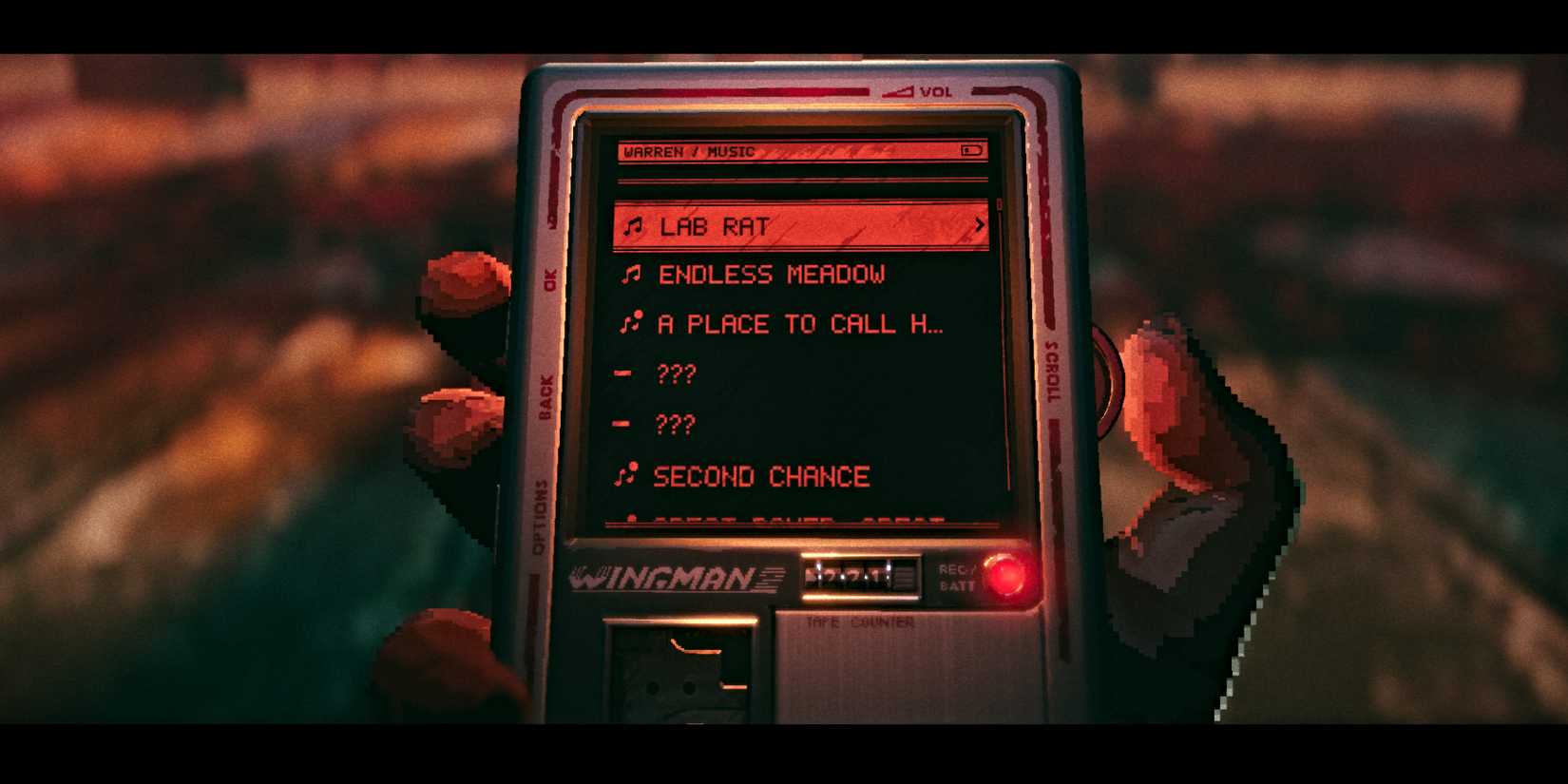Click the VOL control at the top
Image resolution: width=1568 pixels, height=784 pixels.
pos(912,90)
